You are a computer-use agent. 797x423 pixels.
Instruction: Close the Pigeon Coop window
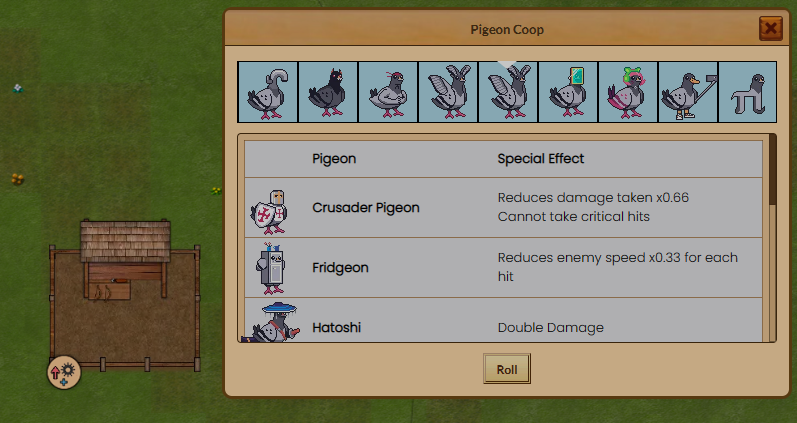770,28
